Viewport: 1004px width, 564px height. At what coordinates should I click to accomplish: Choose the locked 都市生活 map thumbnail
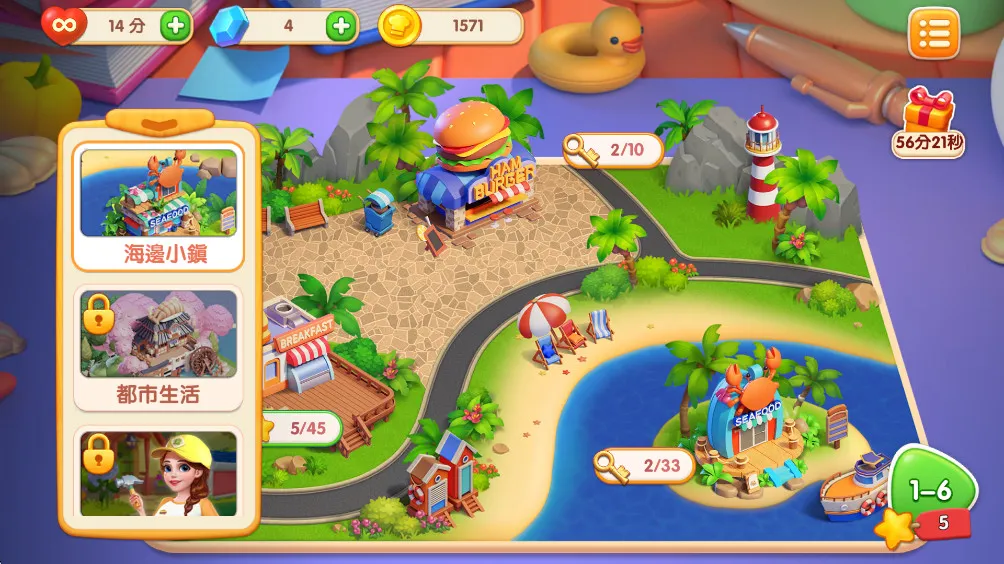click(x=159, y=347)
